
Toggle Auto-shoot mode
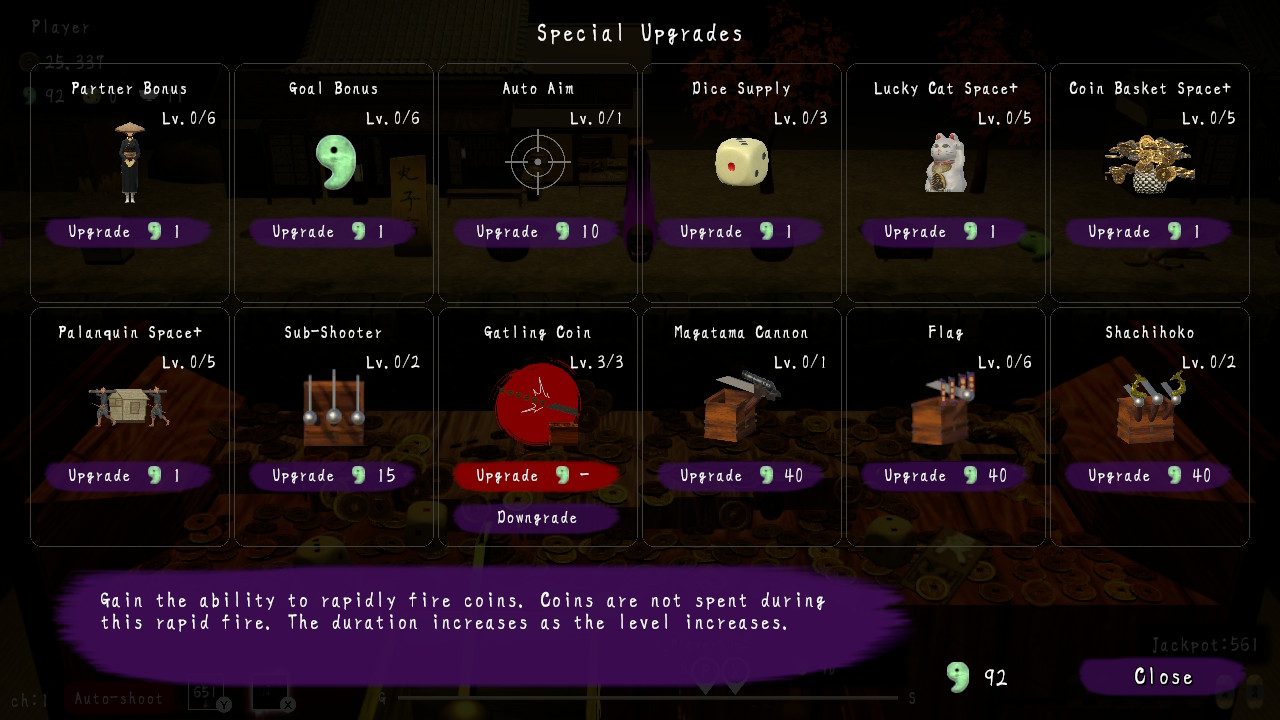[120, 698]
